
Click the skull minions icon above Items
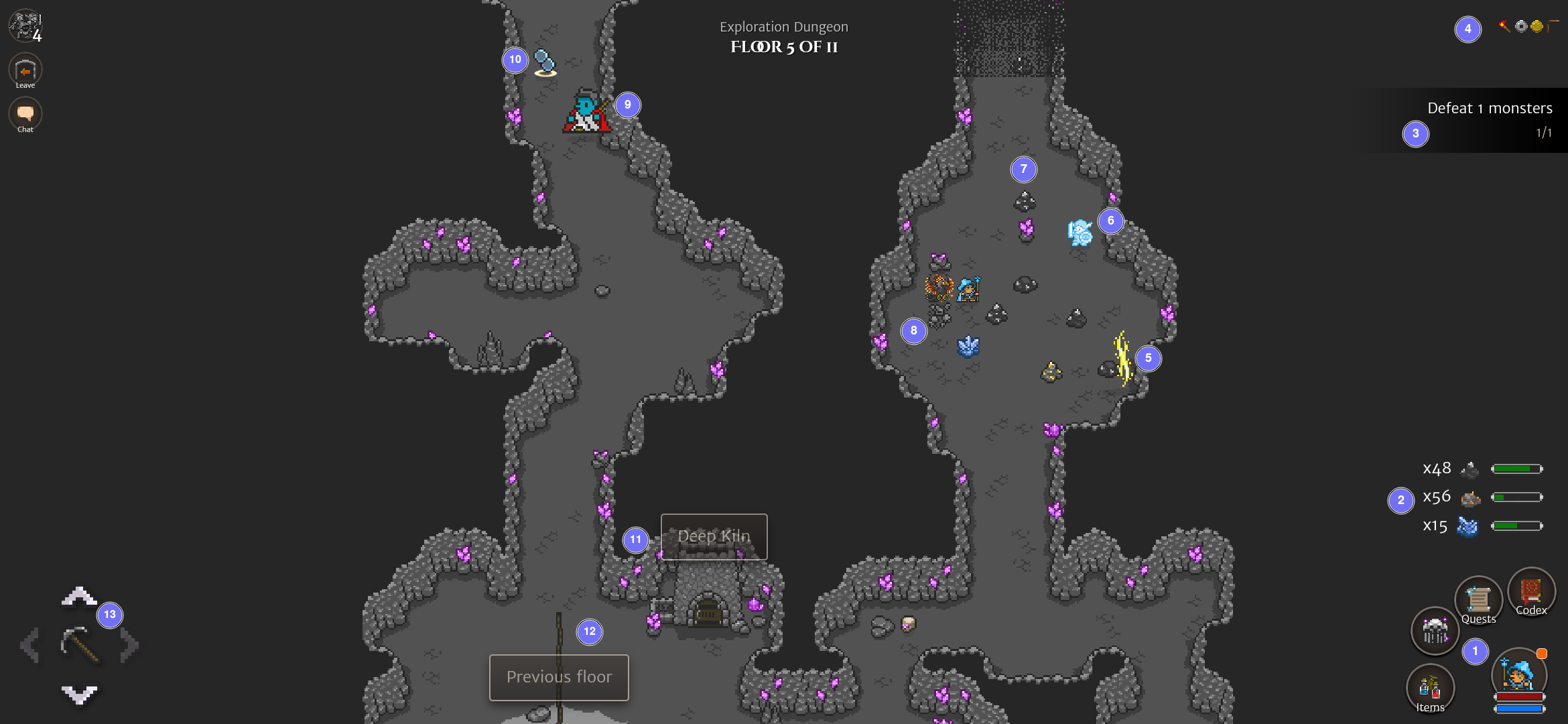click(x=1435, y=630)
